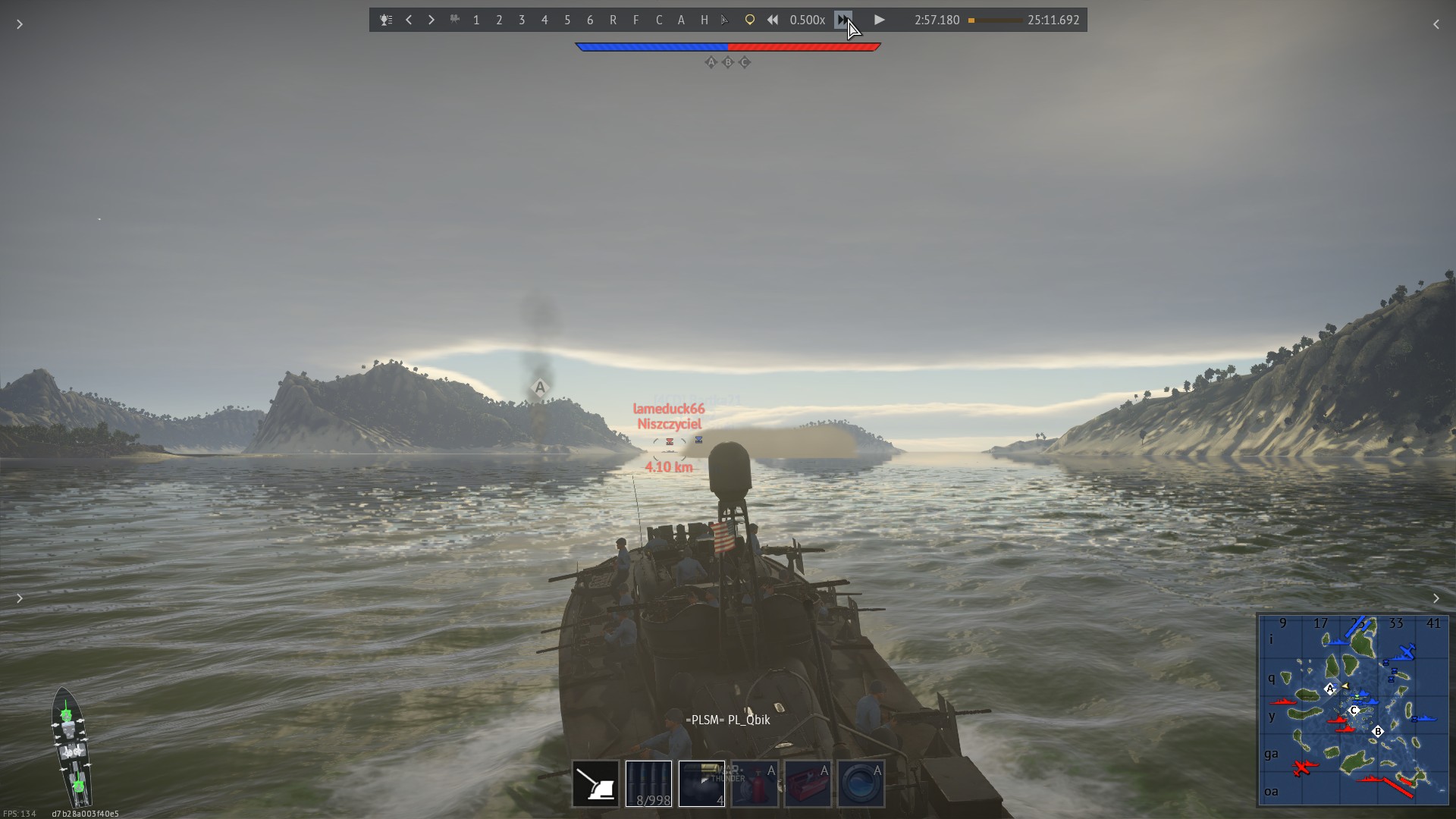The width and height of the screenshot is (1456, 819).
Task: Select the ammo belt slot showing 8/998
Action: [648, 783]
